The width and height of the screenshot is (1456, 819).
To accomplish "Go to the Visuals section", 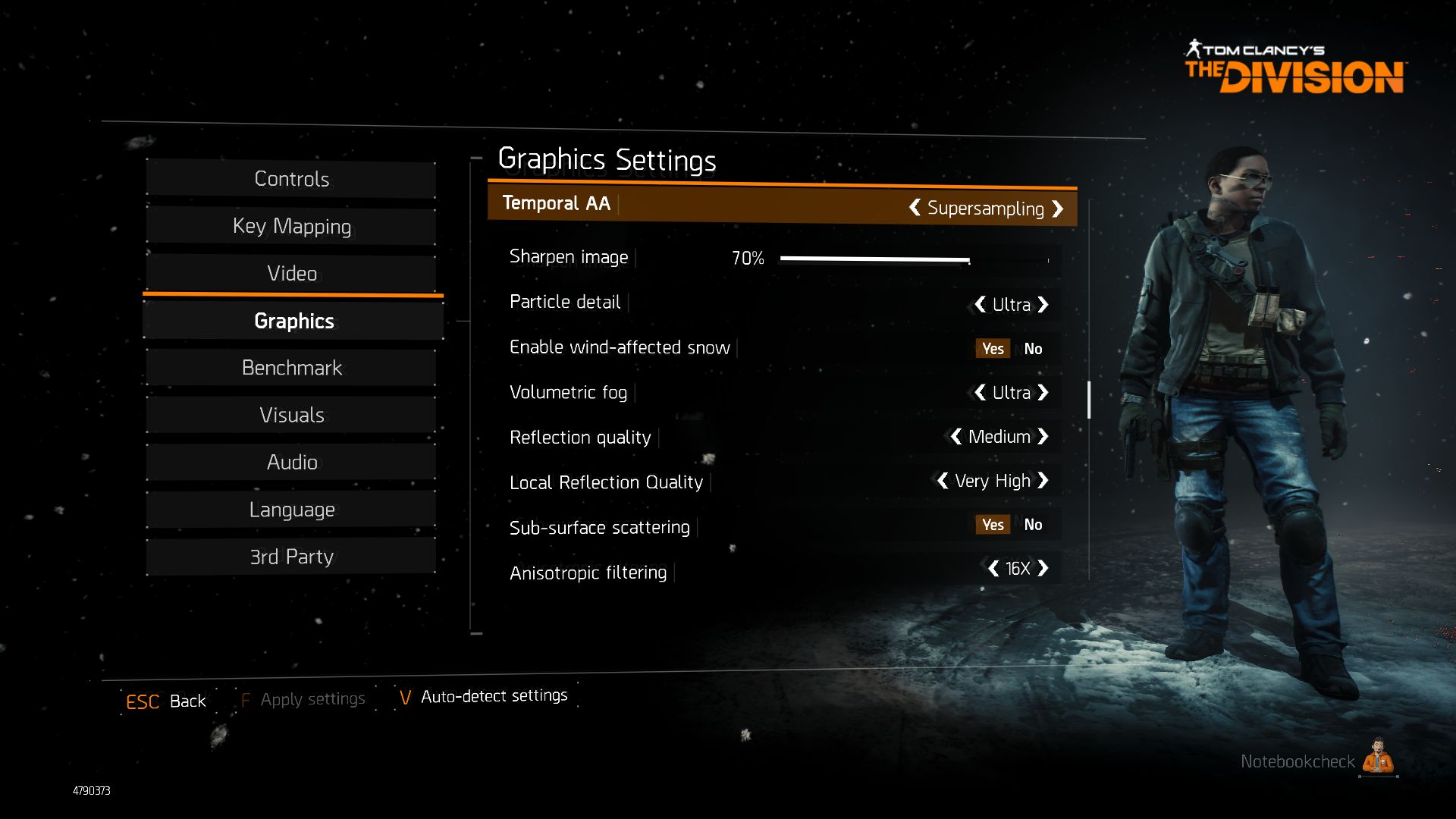I will (x=291, y=415).
